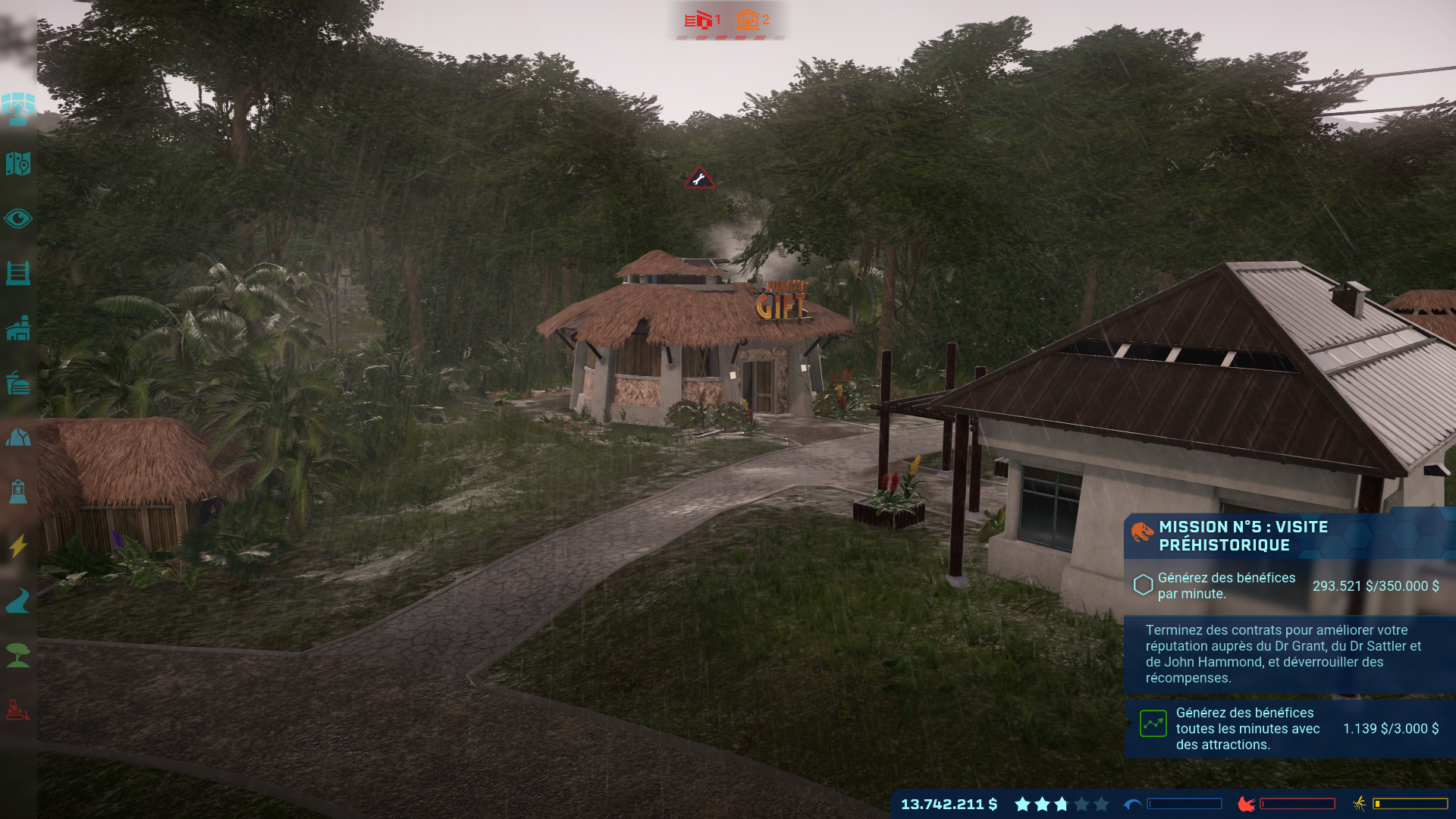Open the tree landscaping tool
1456x819 pixels.
tap(18, 655)
